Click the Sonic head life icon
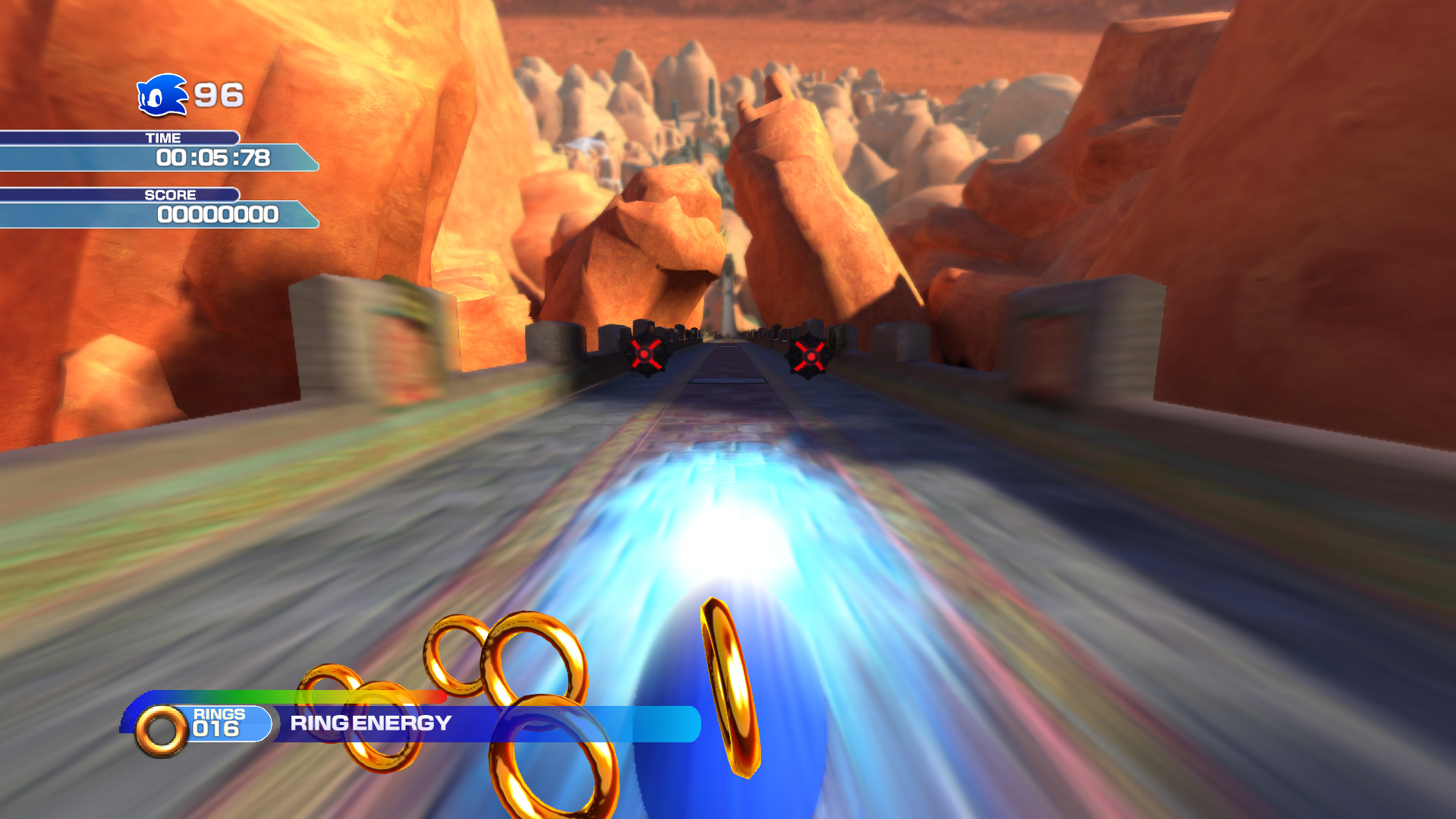Screen dimensions: 1456x819 161,96
